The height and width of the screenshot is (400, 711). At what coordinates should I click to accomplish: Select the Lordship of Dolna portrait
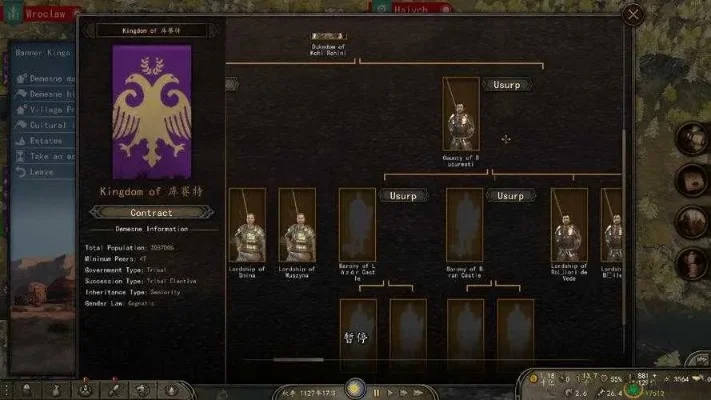click(247, 225)
